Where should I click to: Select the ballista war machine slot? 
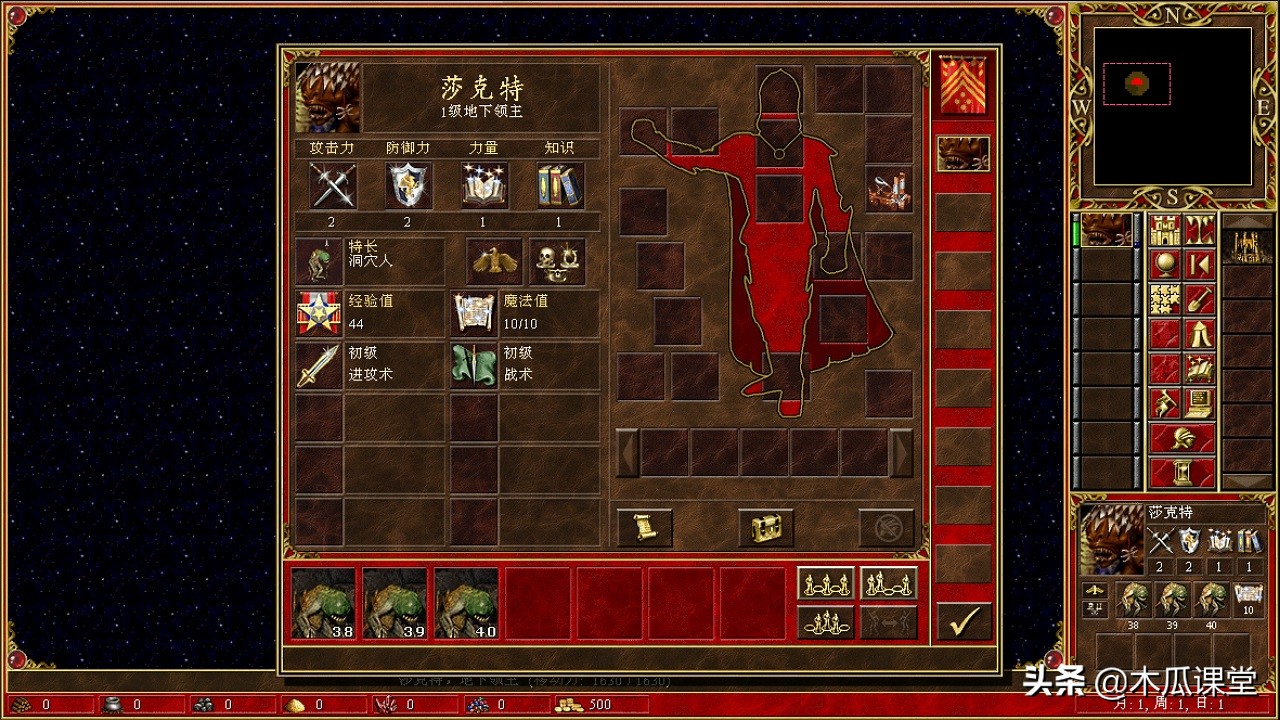[x=889, y=189]
